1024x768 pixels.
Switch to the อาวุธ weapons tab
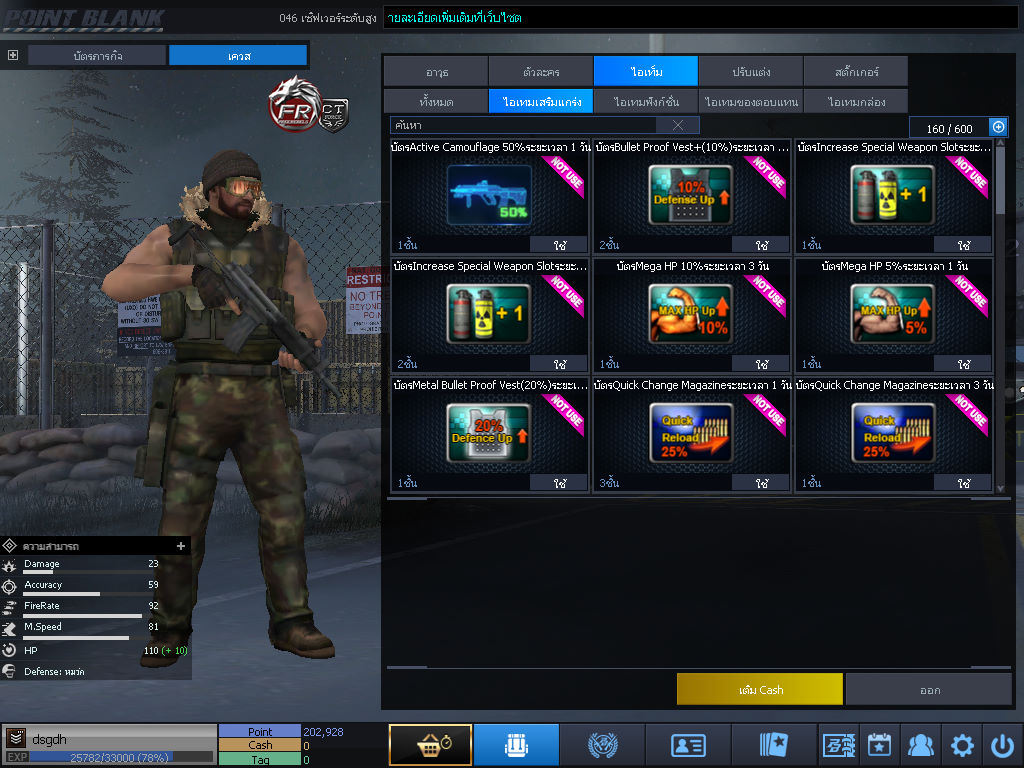pos(435,71)
